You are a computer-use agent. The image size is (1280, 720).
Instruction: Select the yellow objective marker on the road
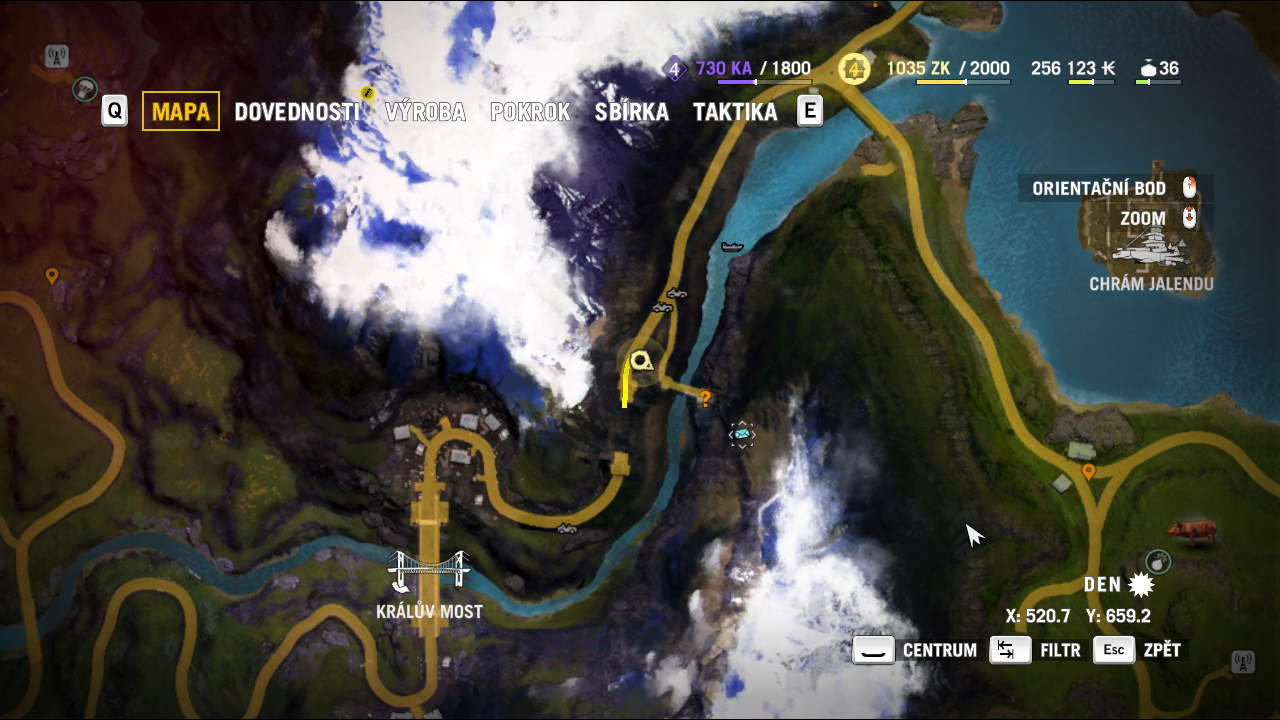point(641,361)
